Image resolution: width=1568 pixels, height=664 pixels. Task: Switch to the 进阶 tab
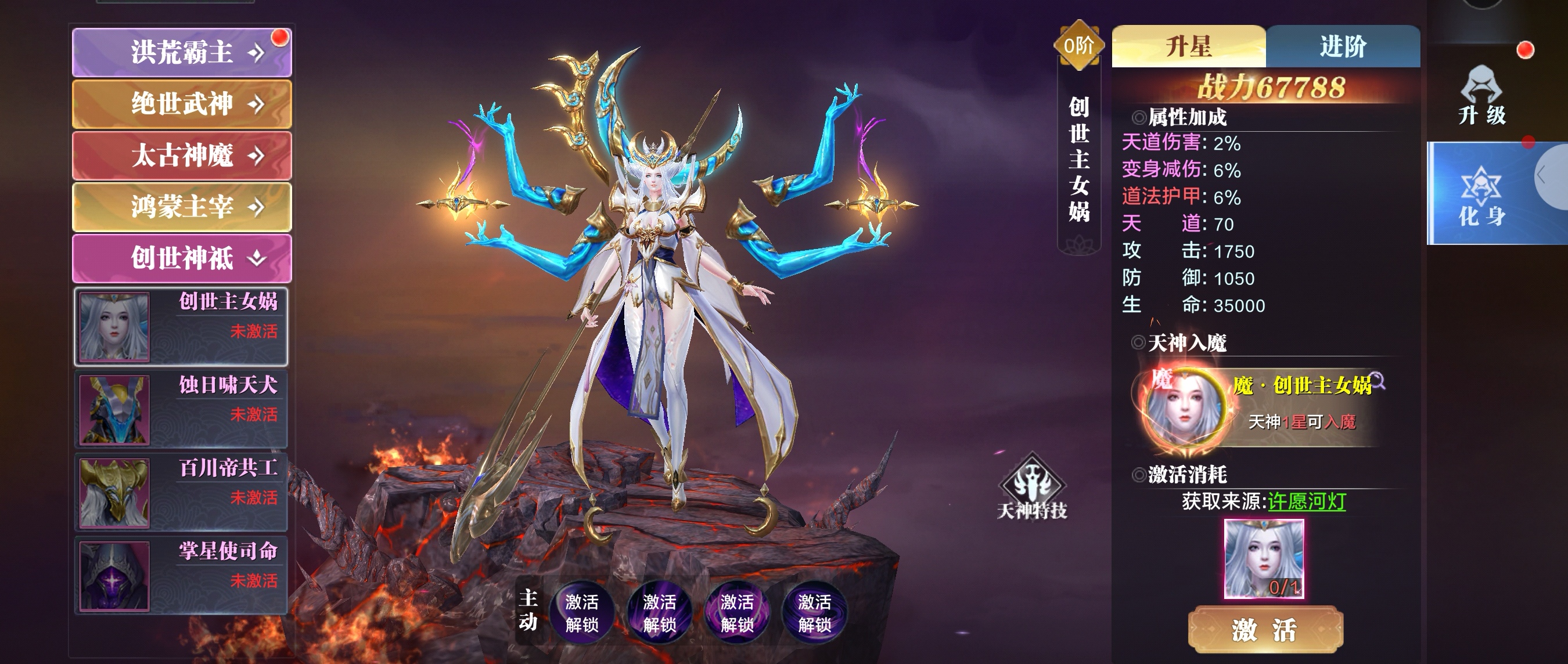tap(1343, 46)
